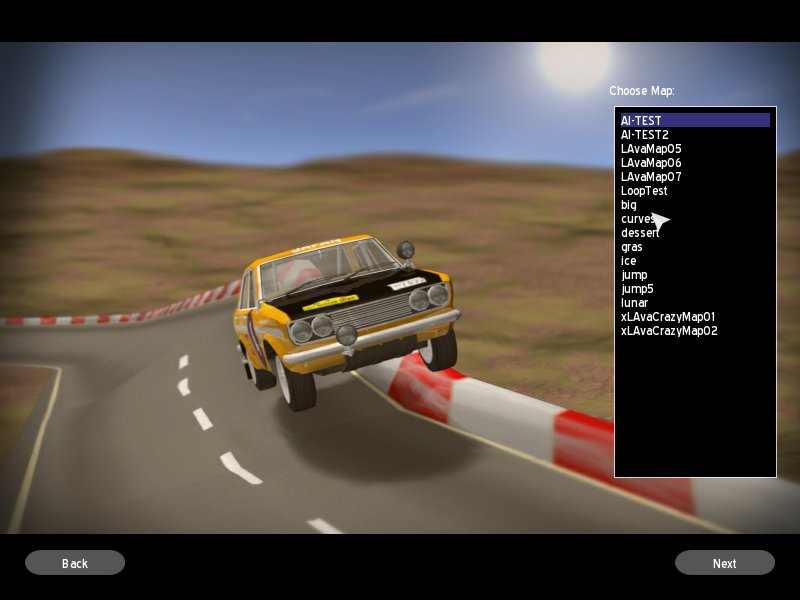Pick the jump5 map
The image size is (800, 600).
[637, 289]
